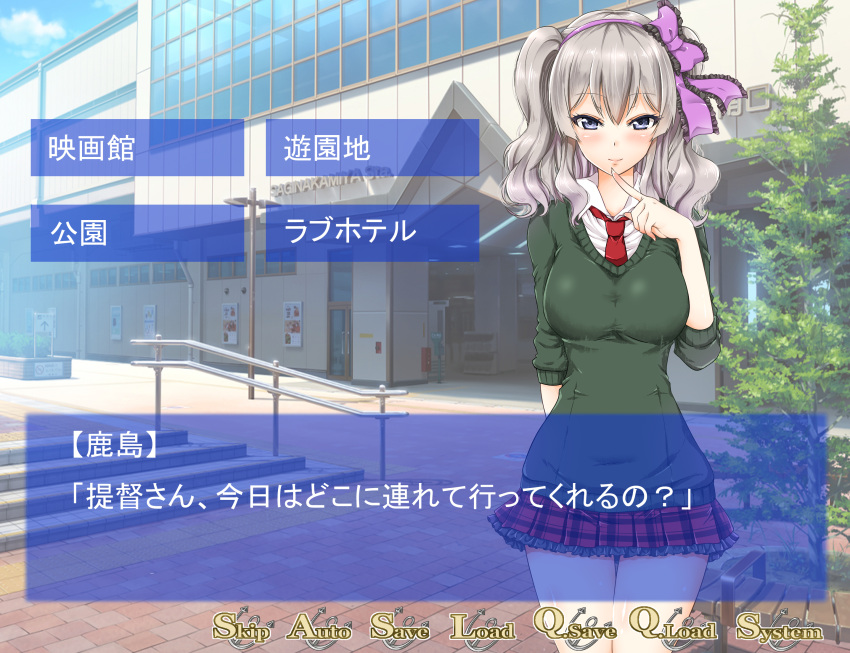This screenshot has height=653, width=850.
Task: Select the 遊園地 choice
Action: [372, 148]
